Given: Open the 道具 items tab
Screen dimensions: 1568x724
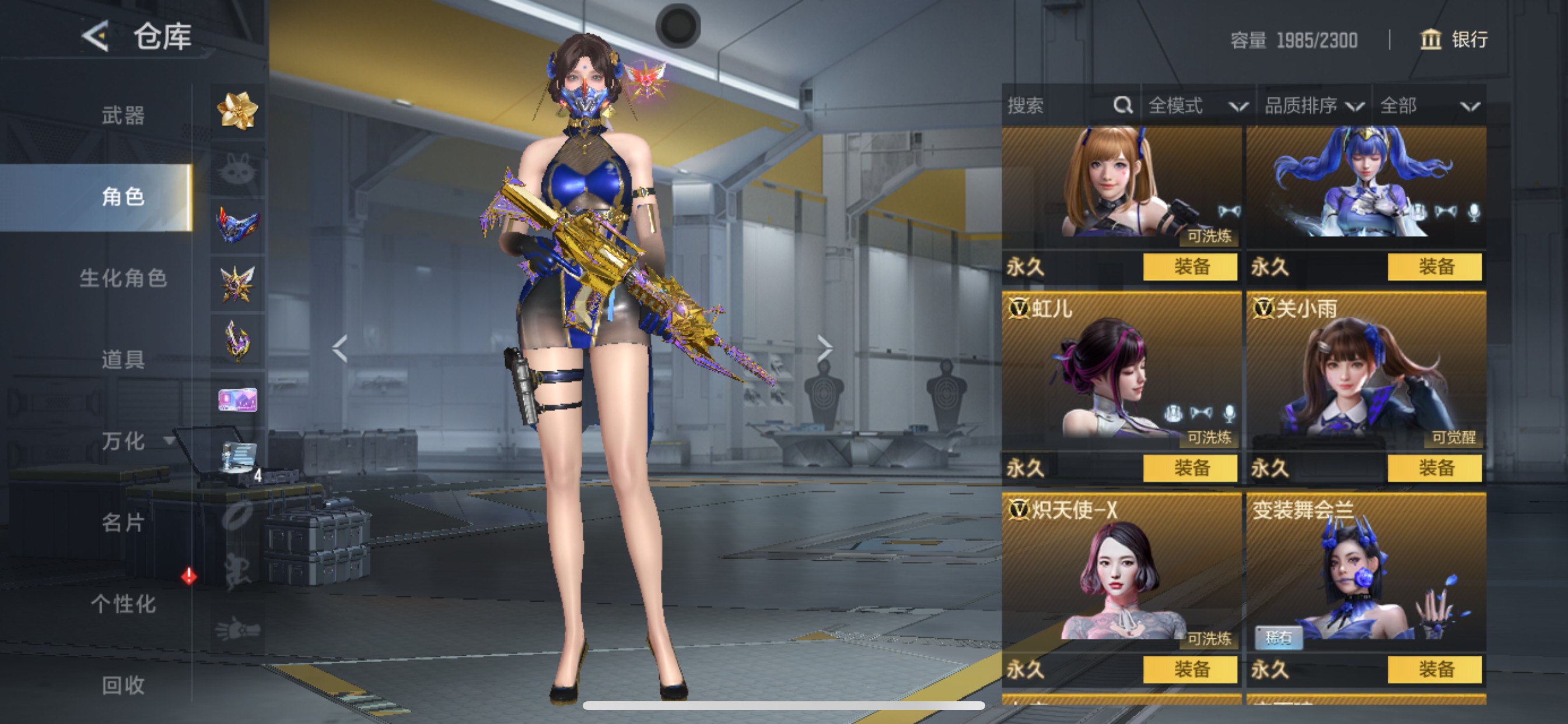Looking at the screenshot, I should 123,360.
